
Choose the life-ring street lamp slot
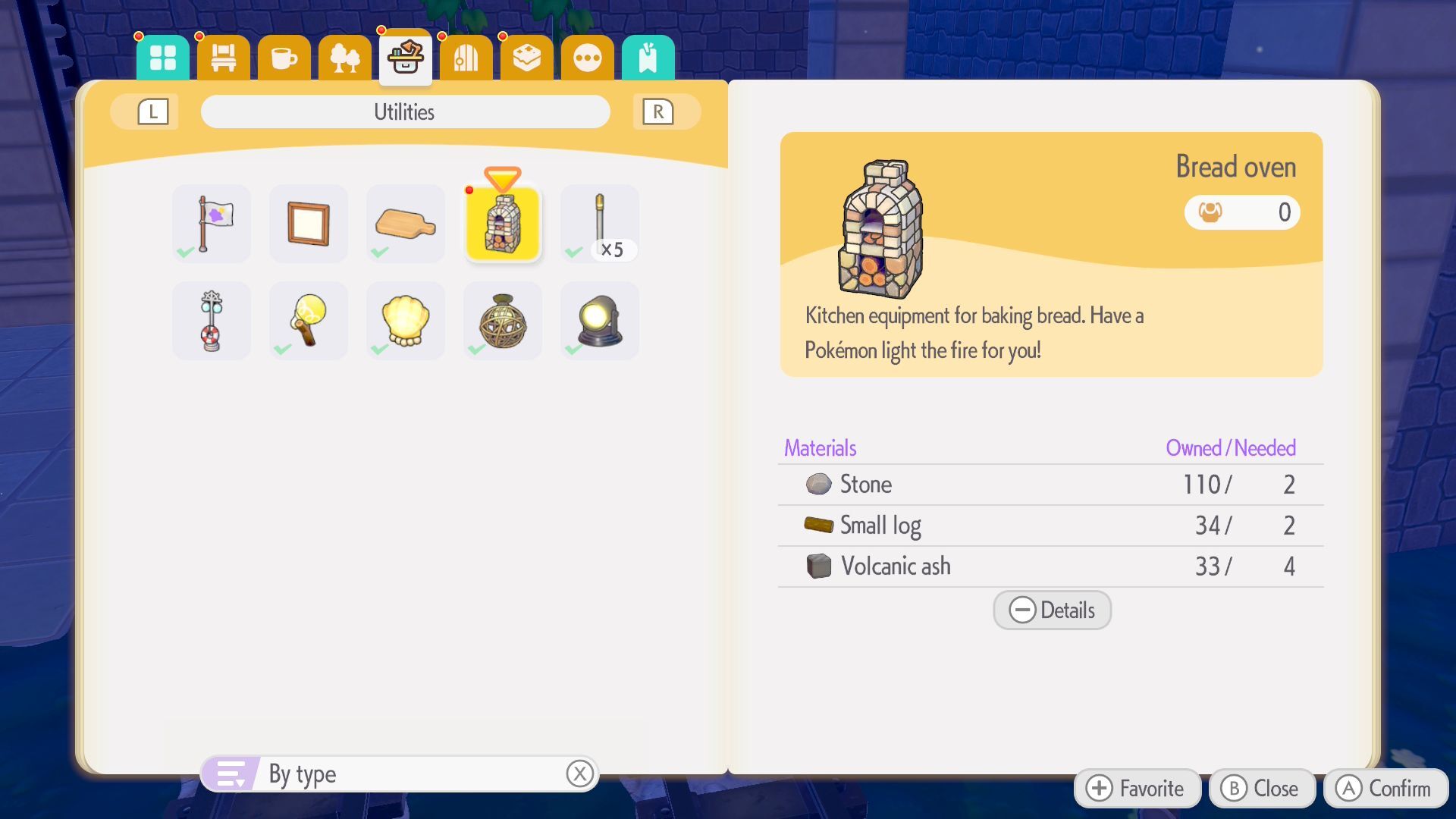212,321
